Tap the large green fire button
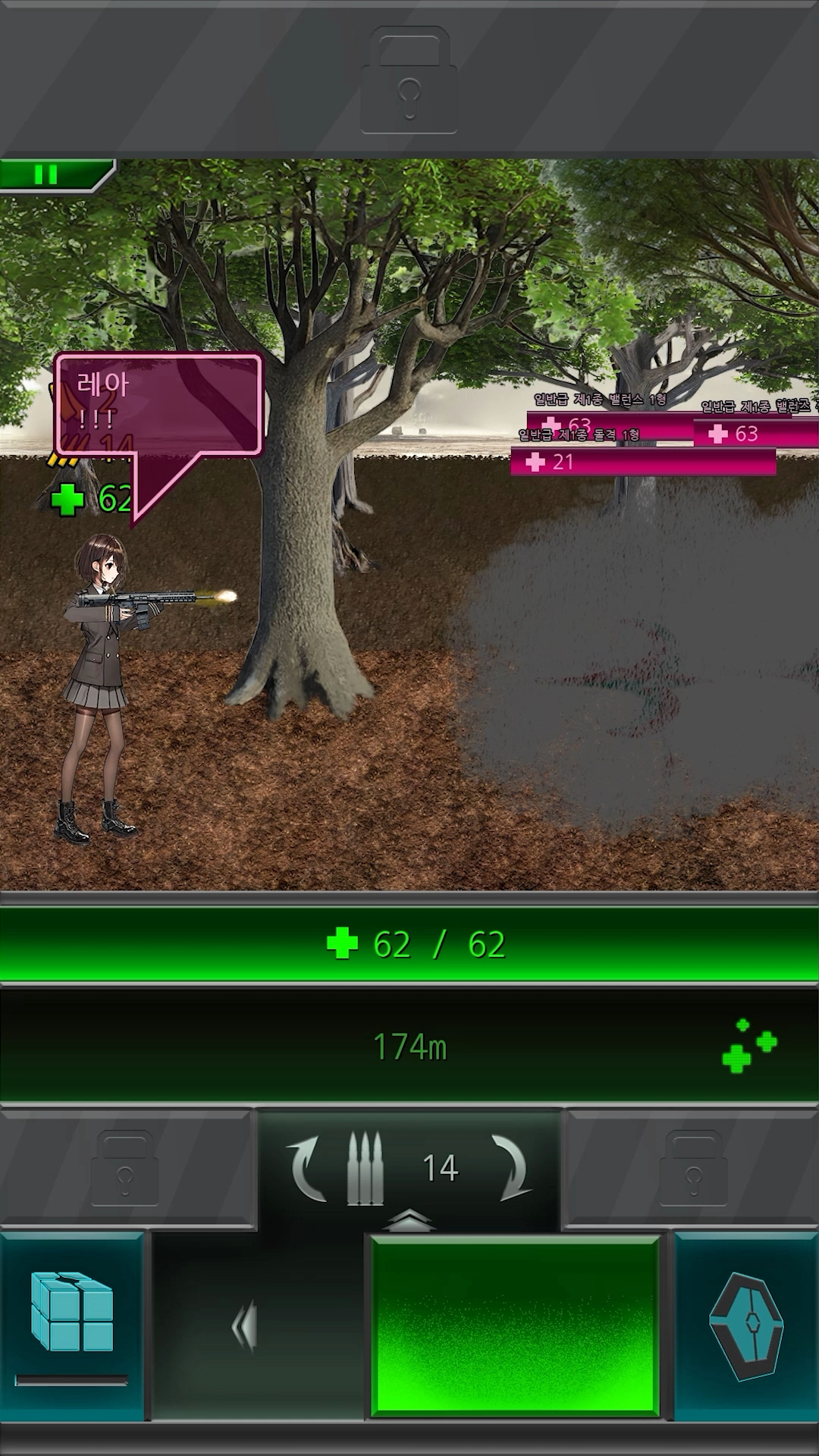 click(x=515, y=1325)
